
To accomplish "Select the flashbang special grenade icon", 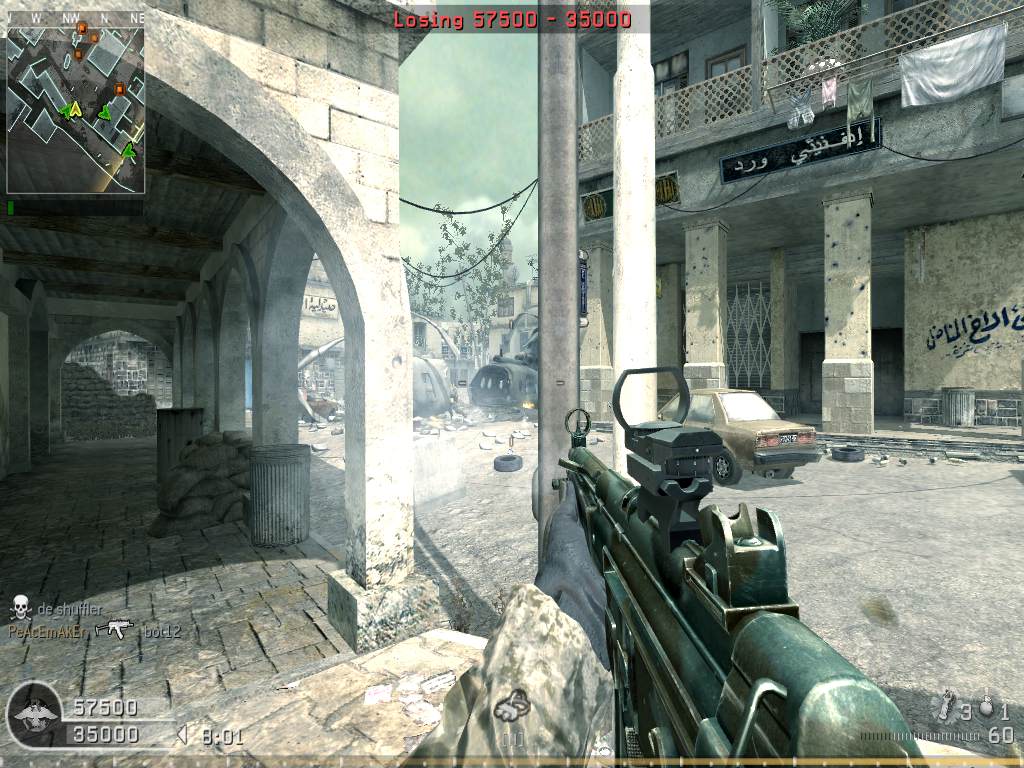I will [944, 707].
